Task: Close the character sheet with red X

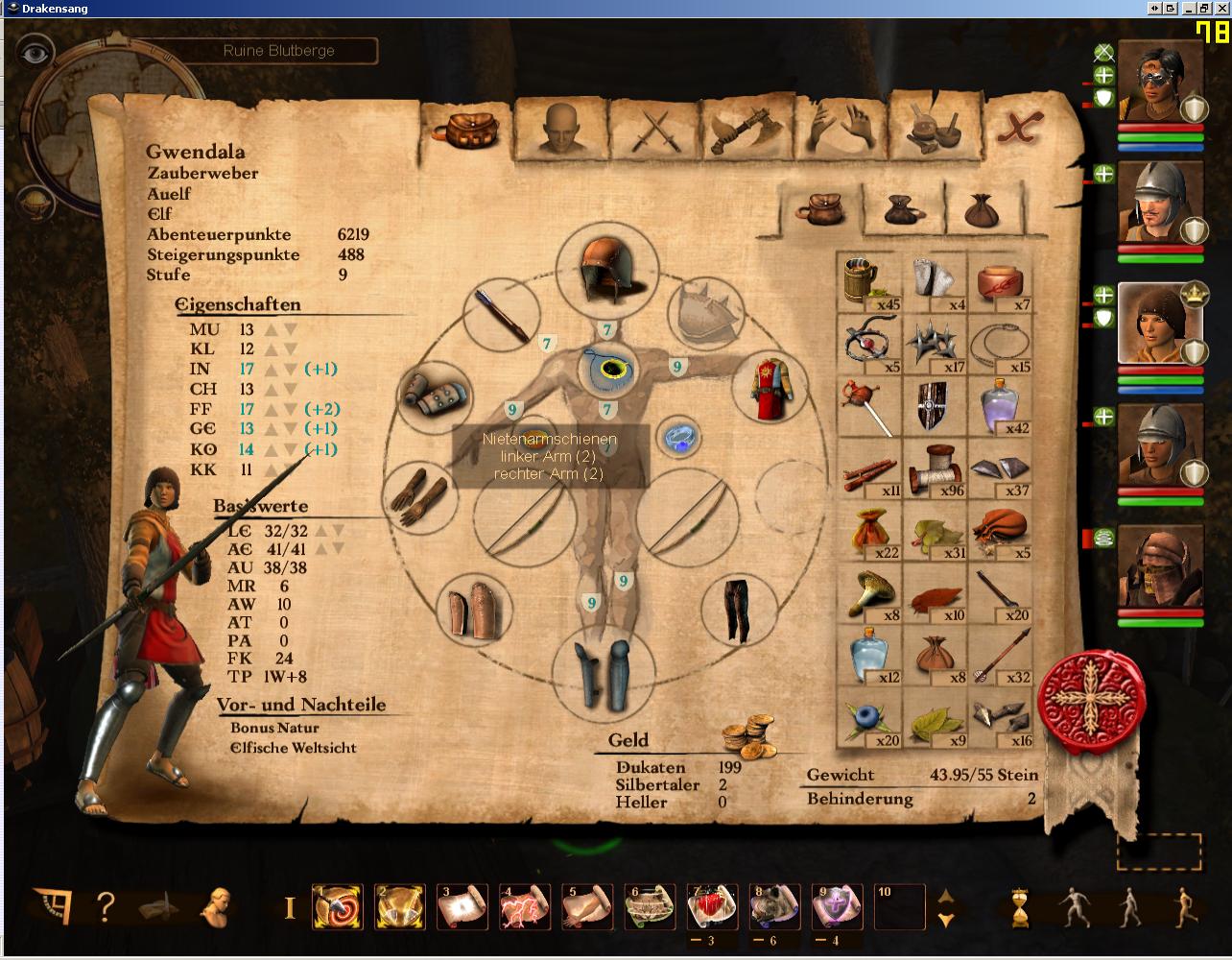Action: pos(1020,127)
